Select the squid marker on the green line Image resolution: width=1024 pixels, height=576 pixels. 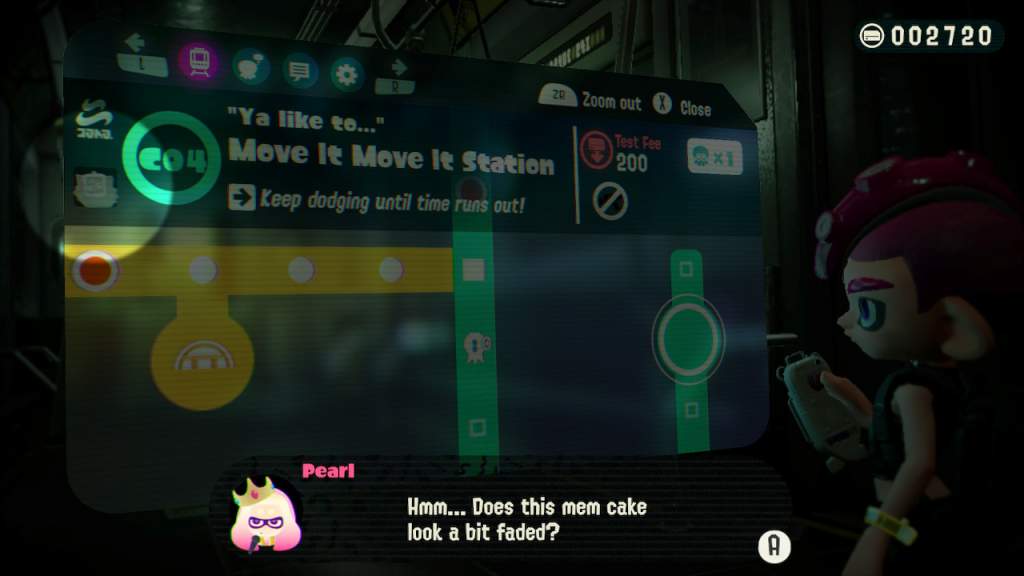[x=474, y=346]
